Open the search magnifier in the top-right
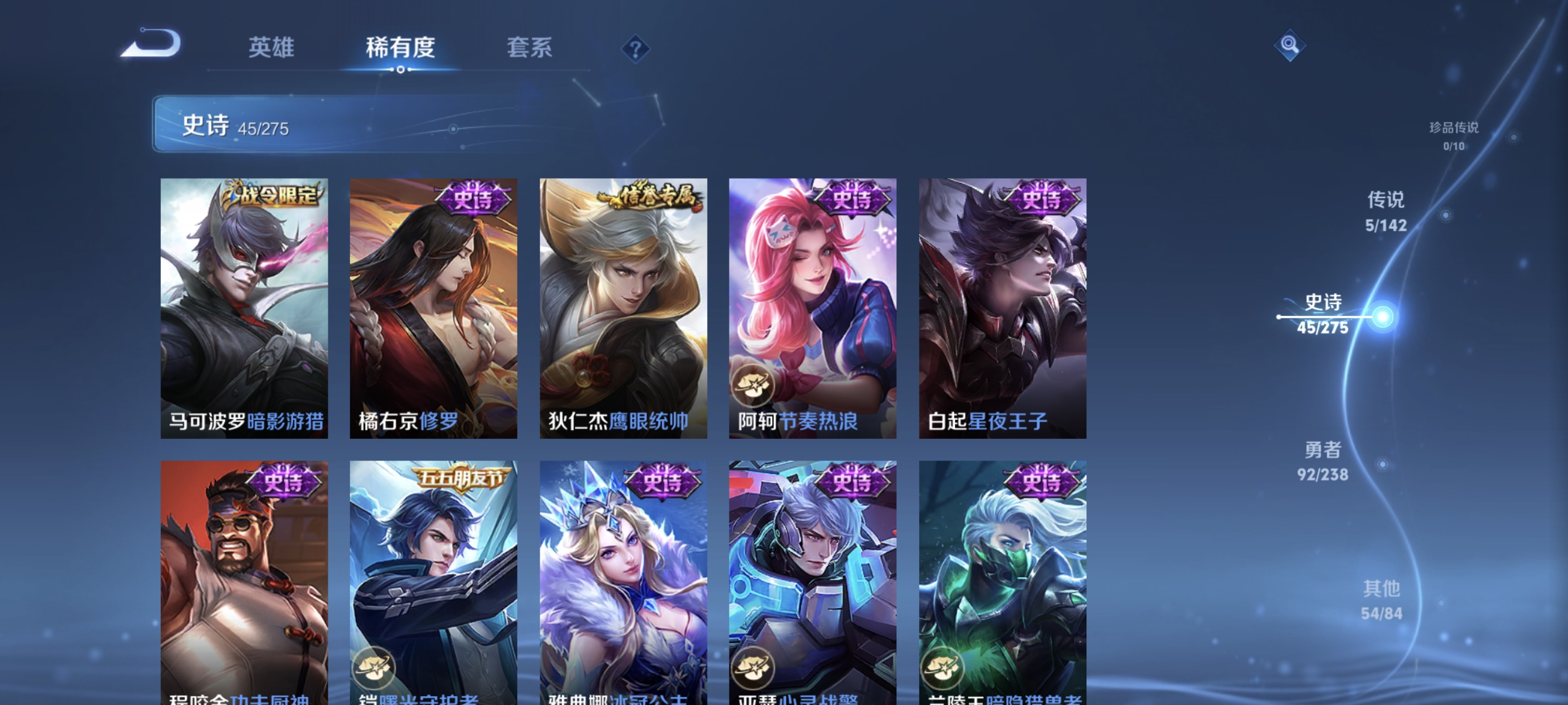 tap(1290, 46)
